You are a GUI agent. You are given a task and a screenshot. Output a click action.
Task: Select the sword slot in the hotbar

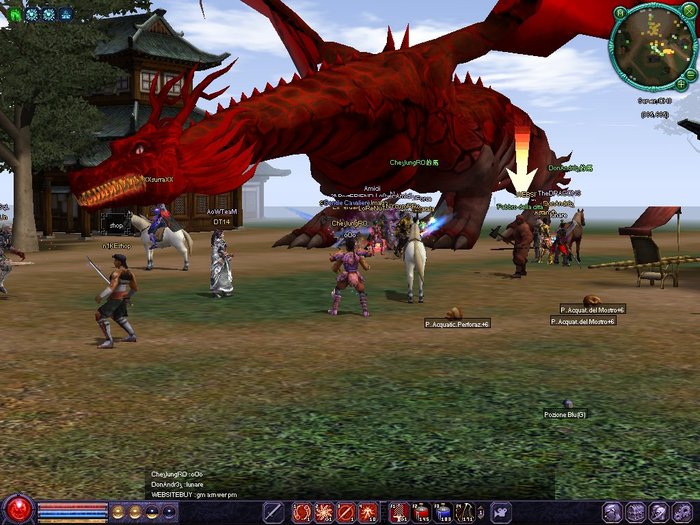[273, 512]
